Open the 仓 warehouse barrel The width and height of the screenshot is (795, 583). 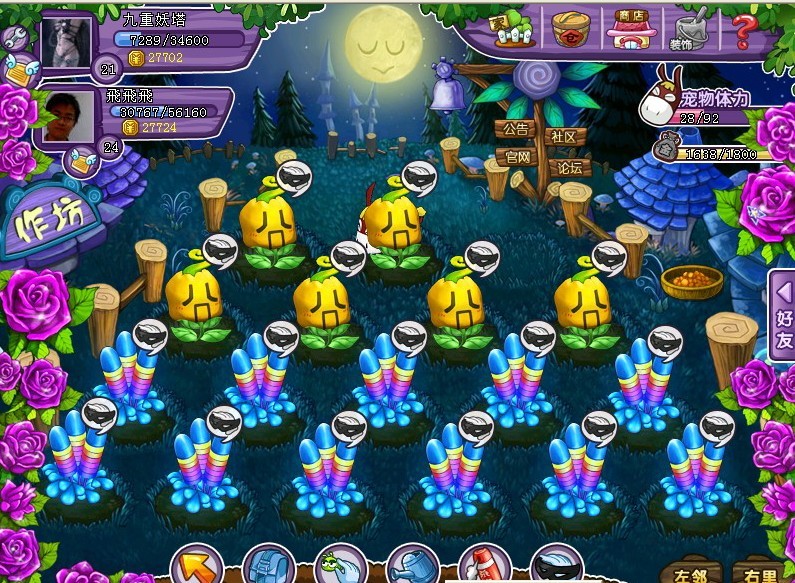(572, 29)
